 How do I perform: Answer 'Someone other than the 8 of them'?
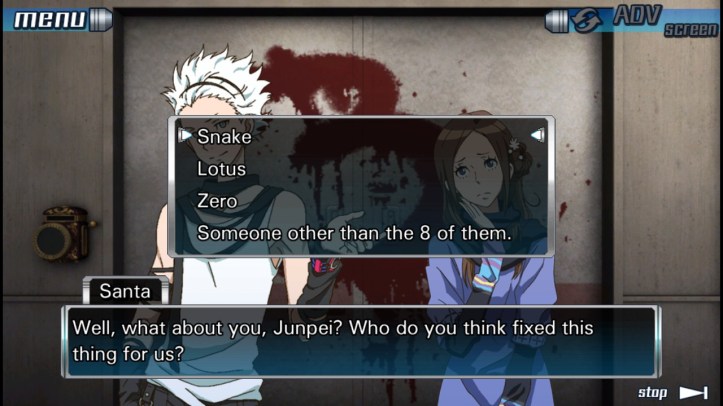point(354,233)
